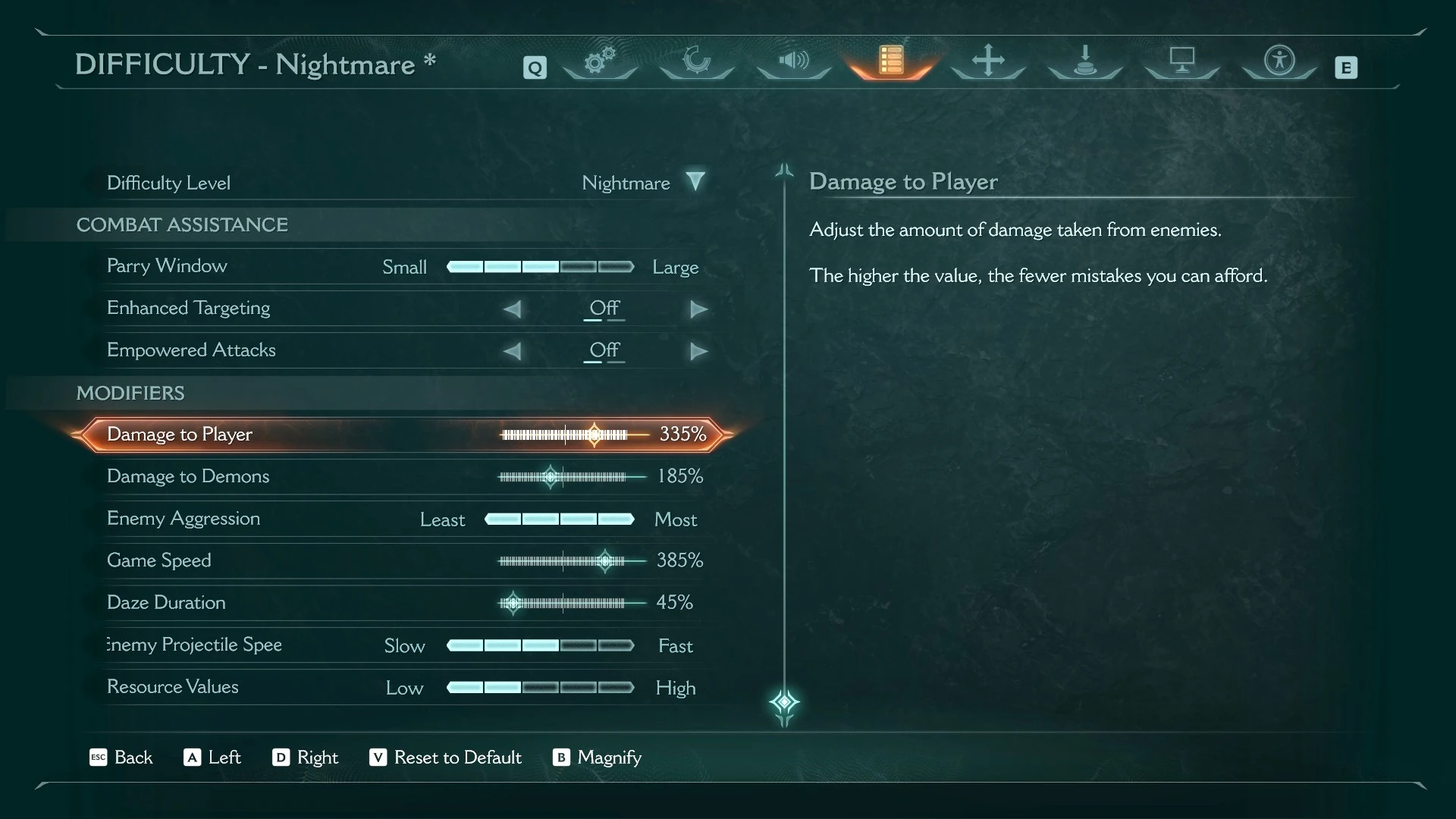Image resolution: width=1456 pixels, height=819 pixels.
Task: Click right arrow for Empowered Attacks
Action: tap(698, 351)
